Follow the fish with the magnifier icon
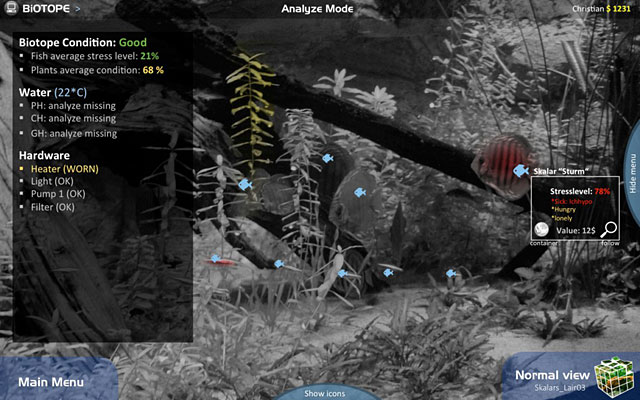This screenshot has height=400, width=640. pyautogui.click(x=610, y=229)
